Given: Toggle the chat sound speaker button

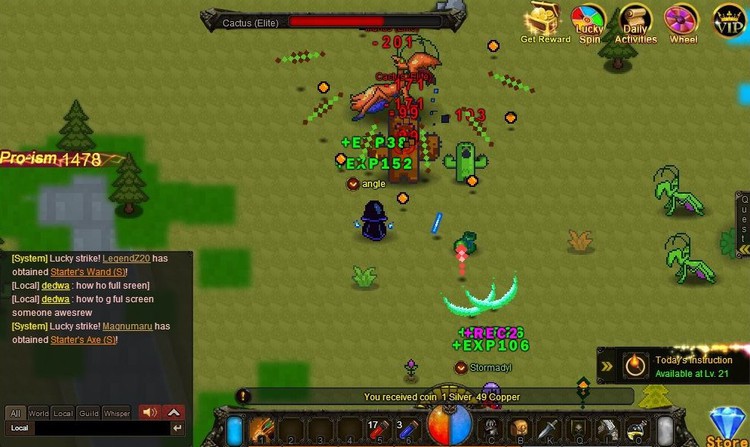Looking at the screenshot, I should (149, 412).
